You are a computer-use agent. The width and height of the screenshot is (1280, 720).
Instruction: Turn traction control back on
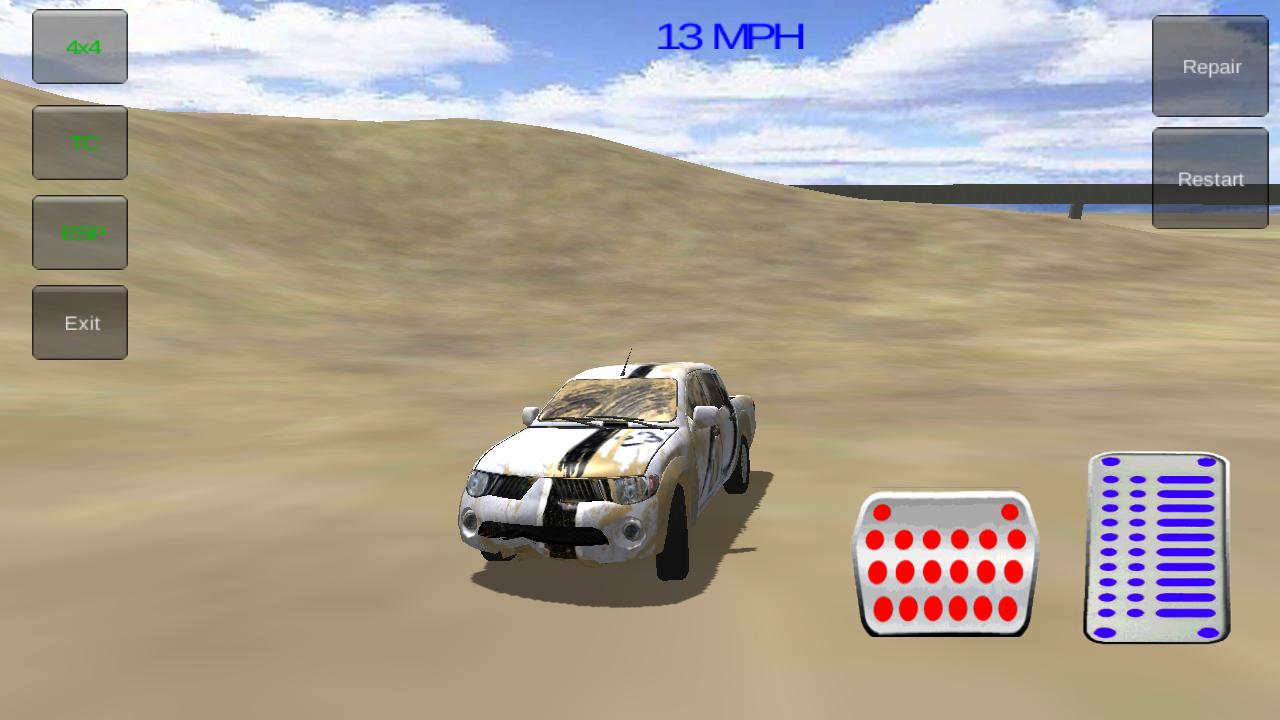pyautogui.click(x=79, y=142)
